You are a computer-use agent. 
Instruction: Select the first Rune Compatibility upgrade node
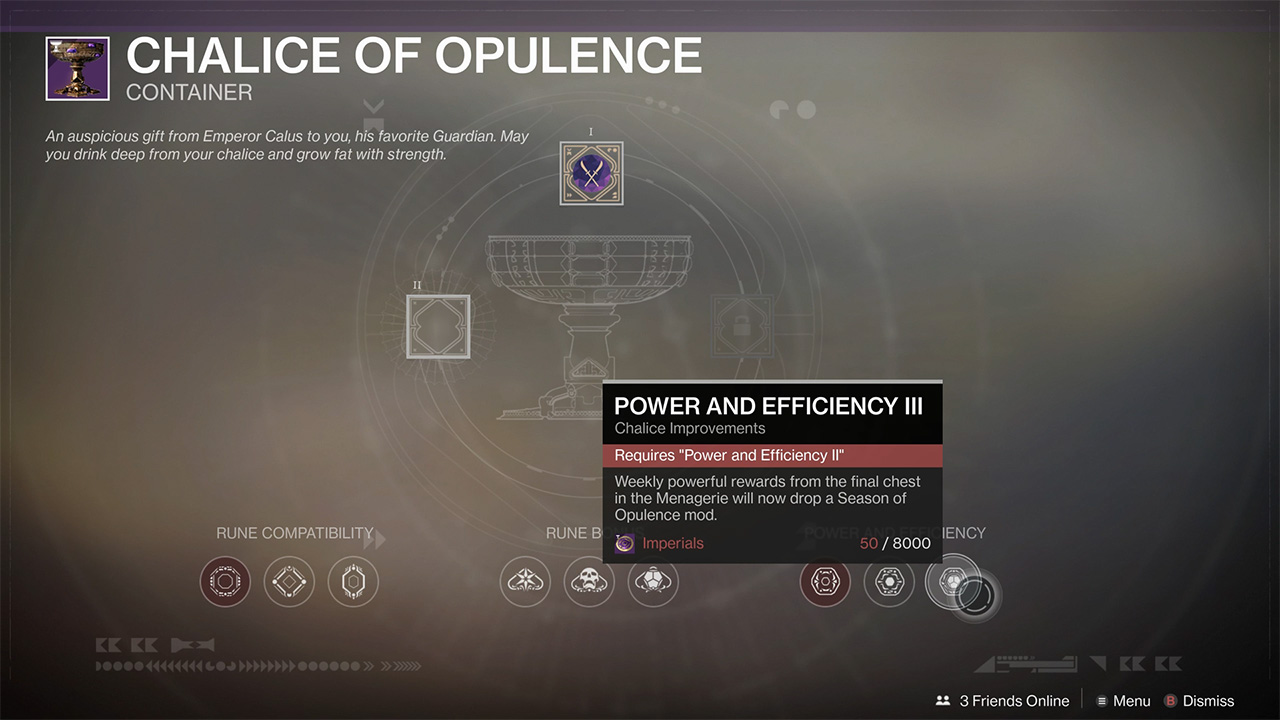pyautogui.click(x=225, y=581)
